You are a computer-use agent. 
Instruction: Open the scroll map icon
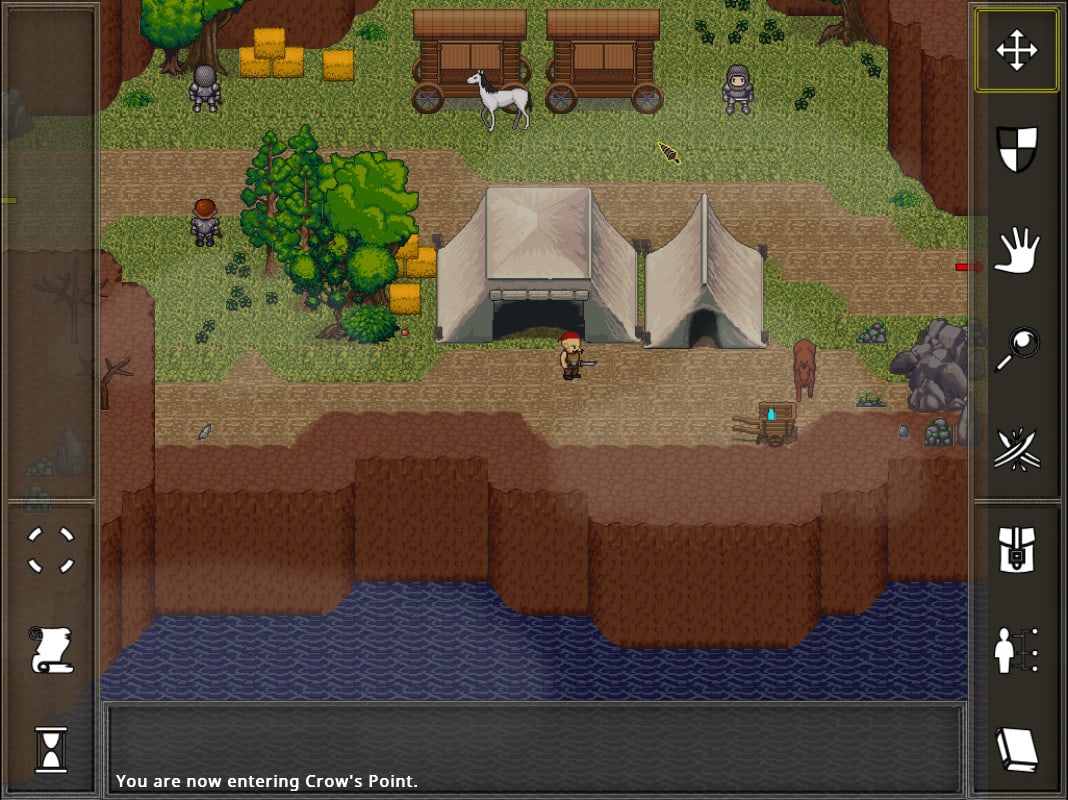pos(51,650)
